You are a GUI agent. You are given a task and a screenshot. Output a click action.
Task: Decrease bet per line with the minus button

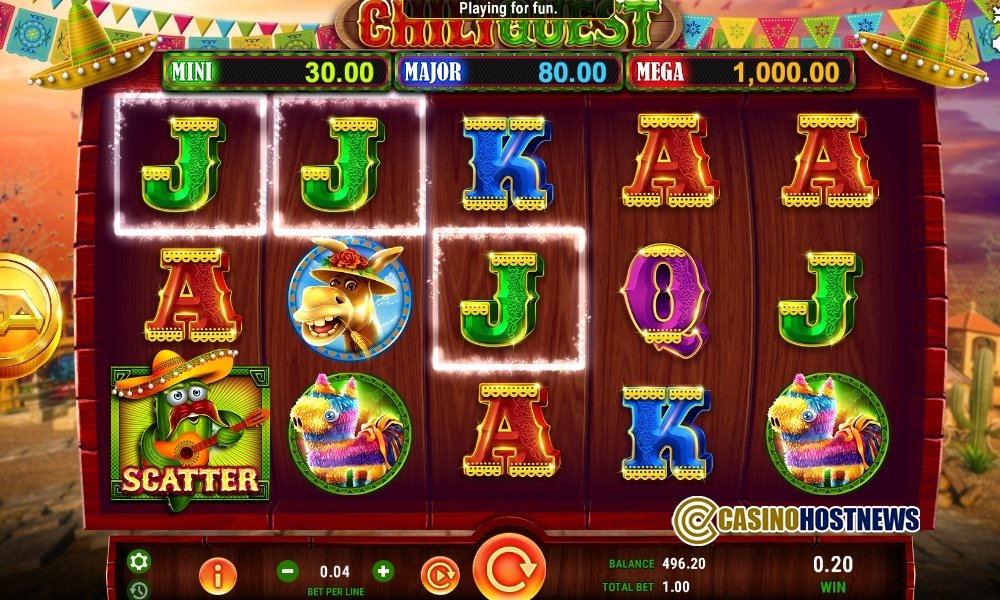(x=287, y=571)
